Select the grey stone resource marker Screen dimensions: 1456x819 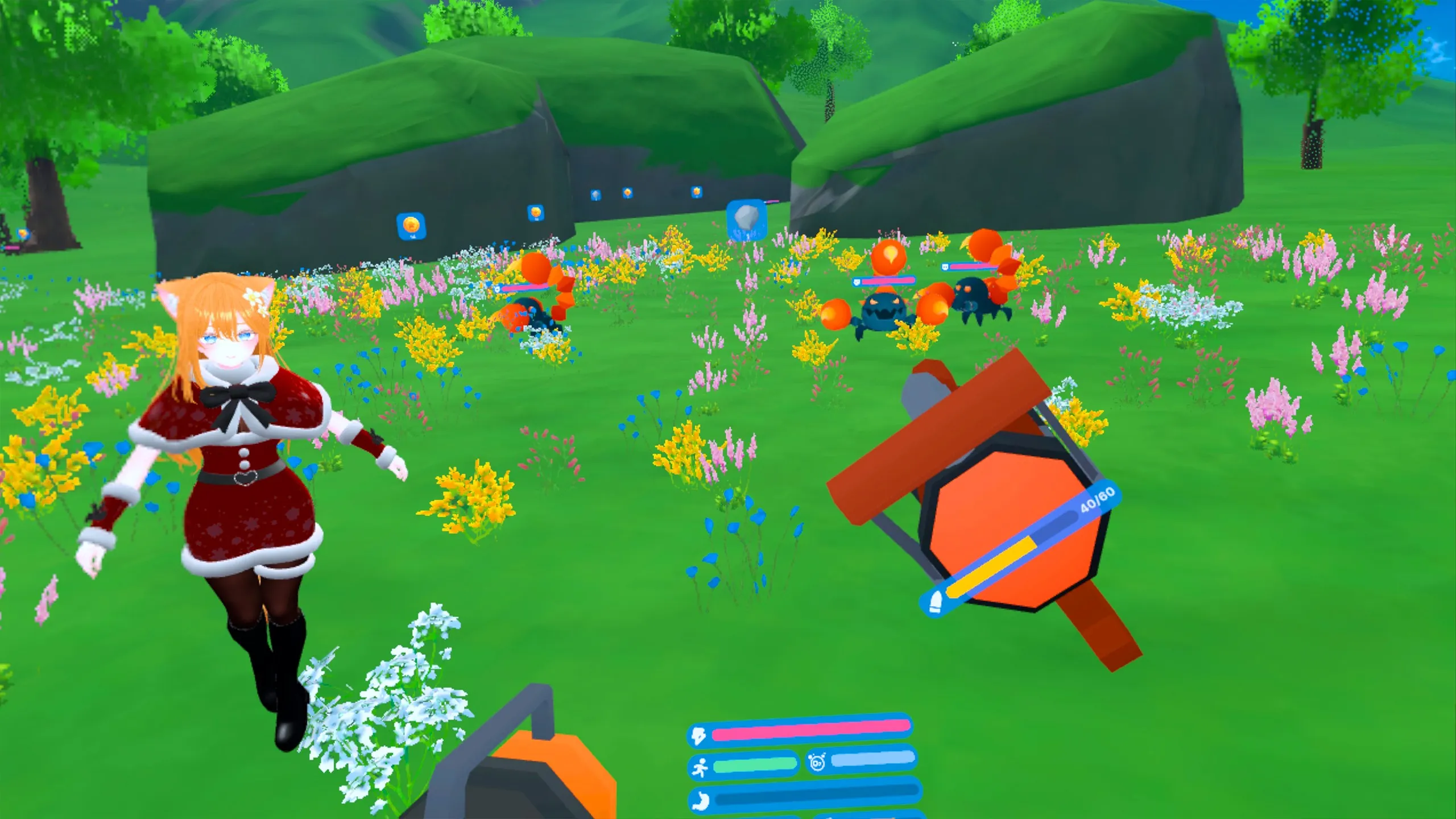(746, 219)
